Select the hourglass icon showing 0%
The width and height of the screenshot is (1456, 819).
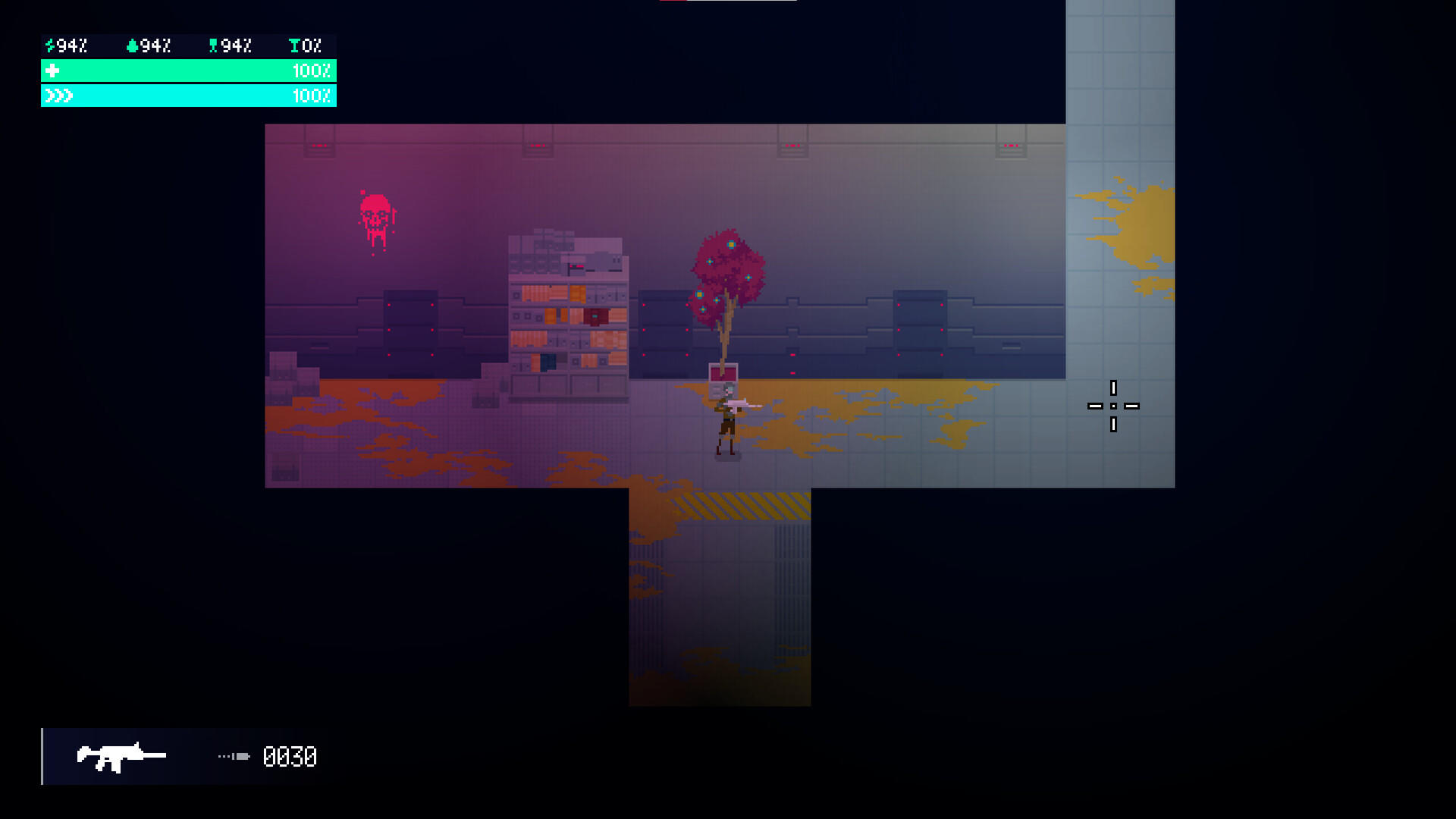coord(293,45)
